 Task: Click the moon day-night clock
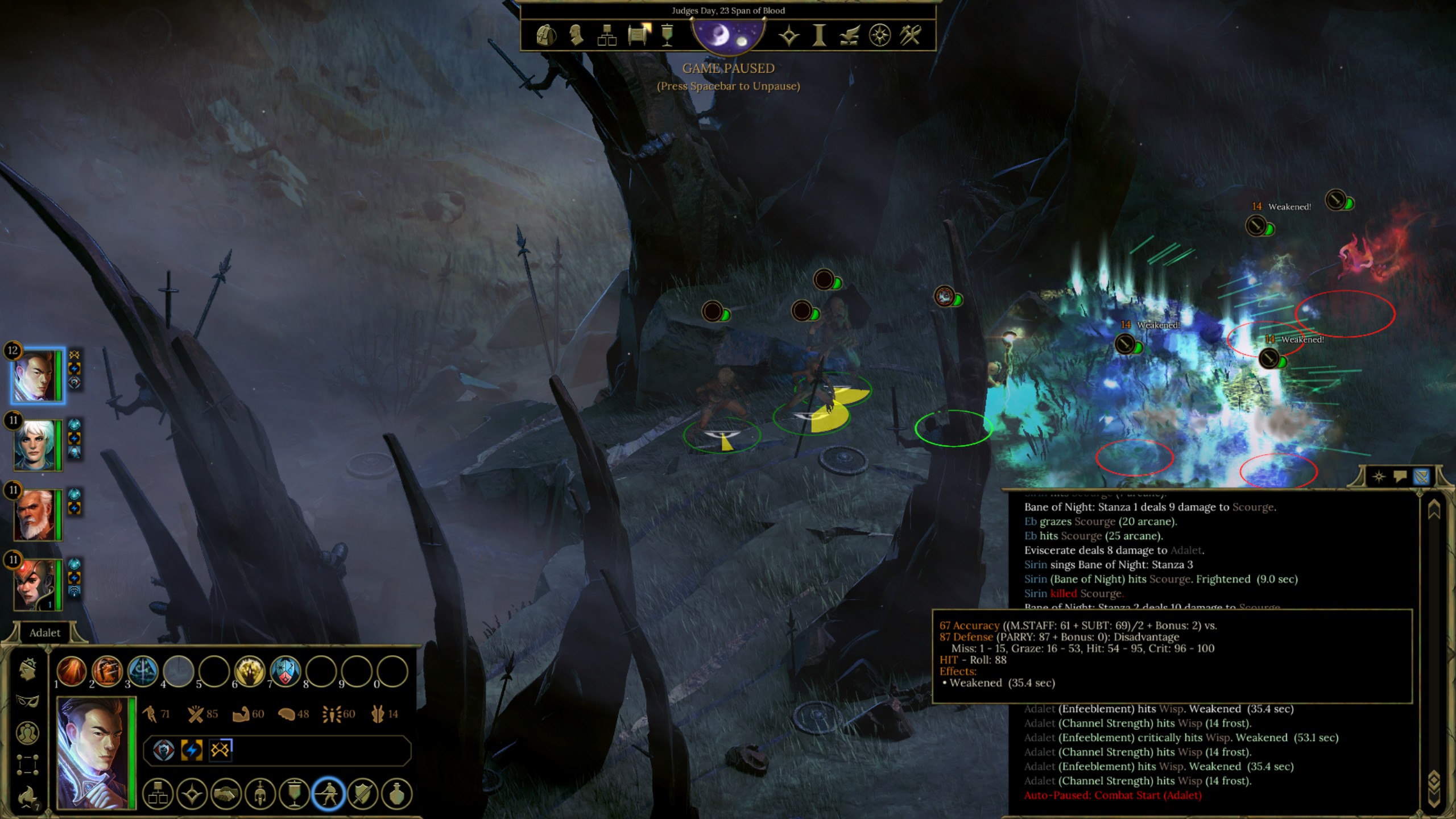[729, 35]
